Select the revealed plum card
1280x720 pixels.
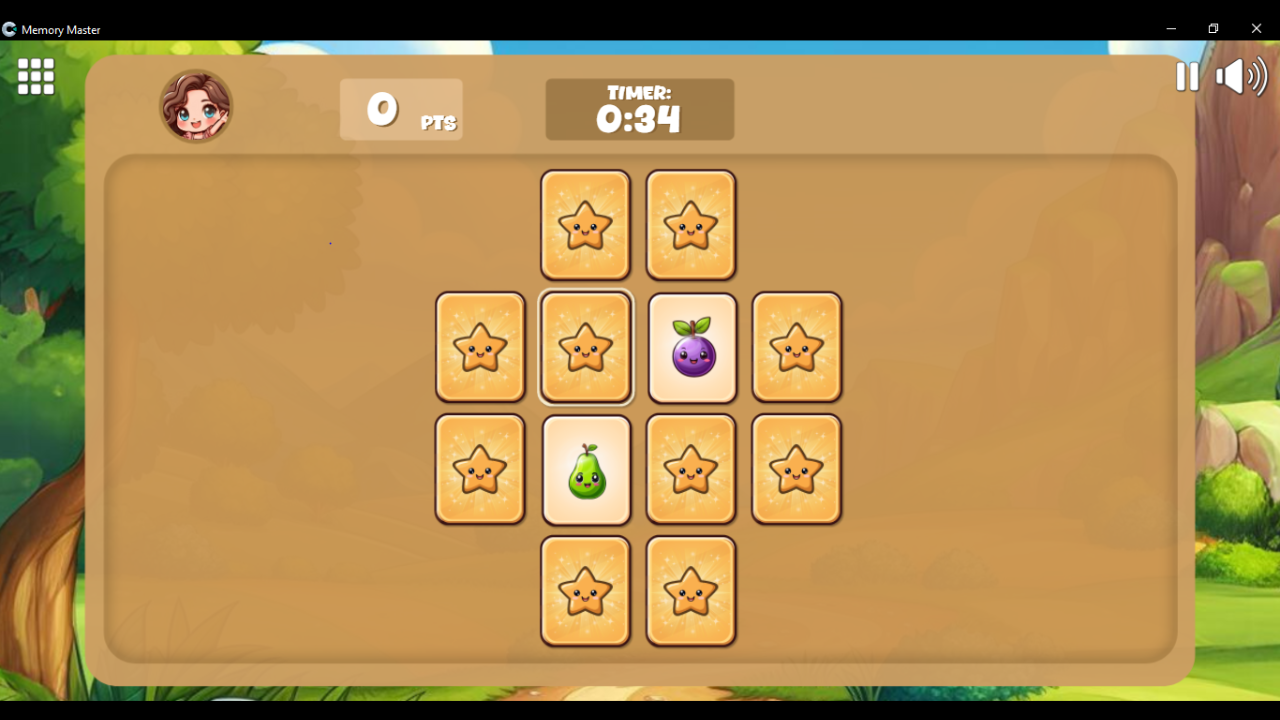pyautogui.click(x=691, y=347)
